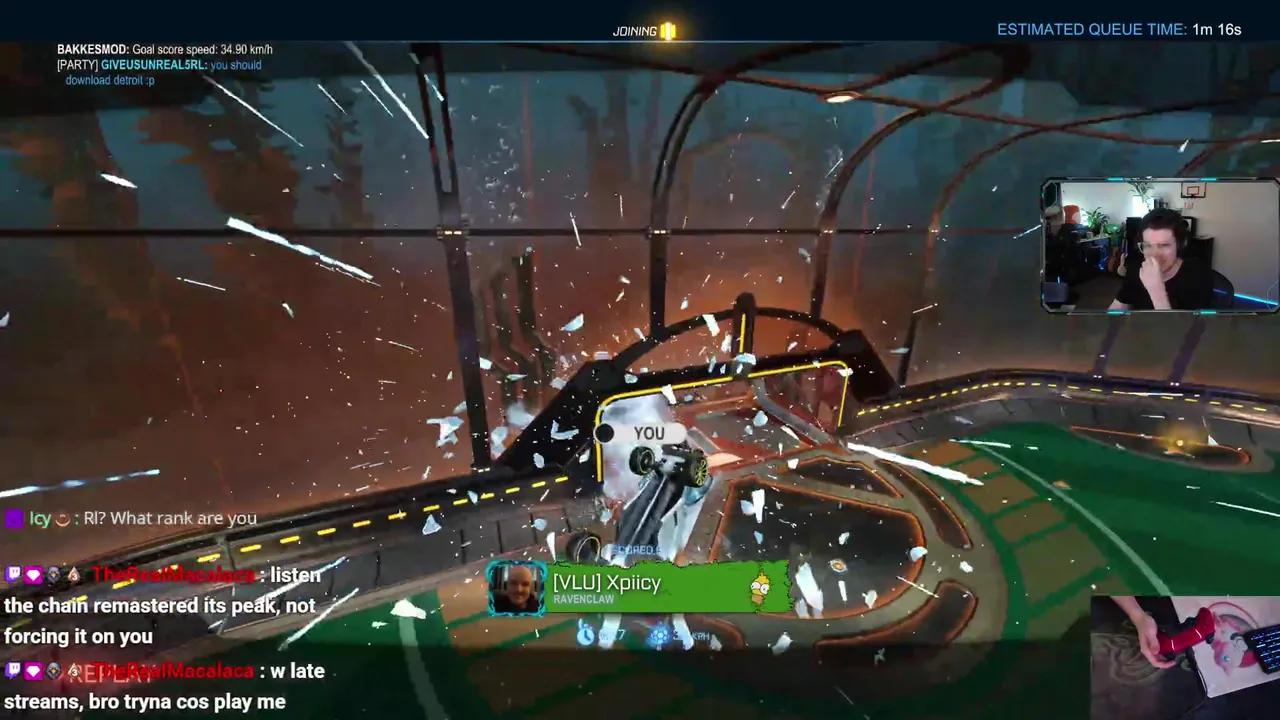
Task: Click the [VLU] Xpiicy goal scorer banner
Action: pyautogui.click(x=640, y=587)
